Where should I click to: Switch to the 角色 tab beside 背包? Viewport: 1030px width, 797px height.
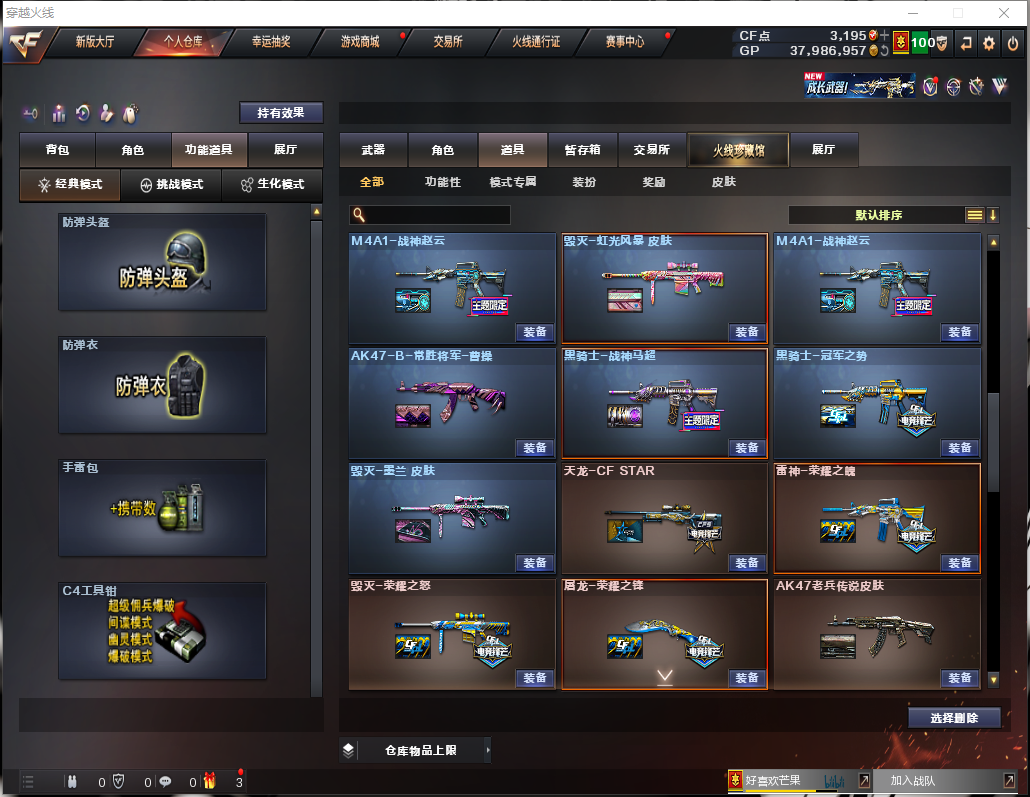(x=133, y=150)
